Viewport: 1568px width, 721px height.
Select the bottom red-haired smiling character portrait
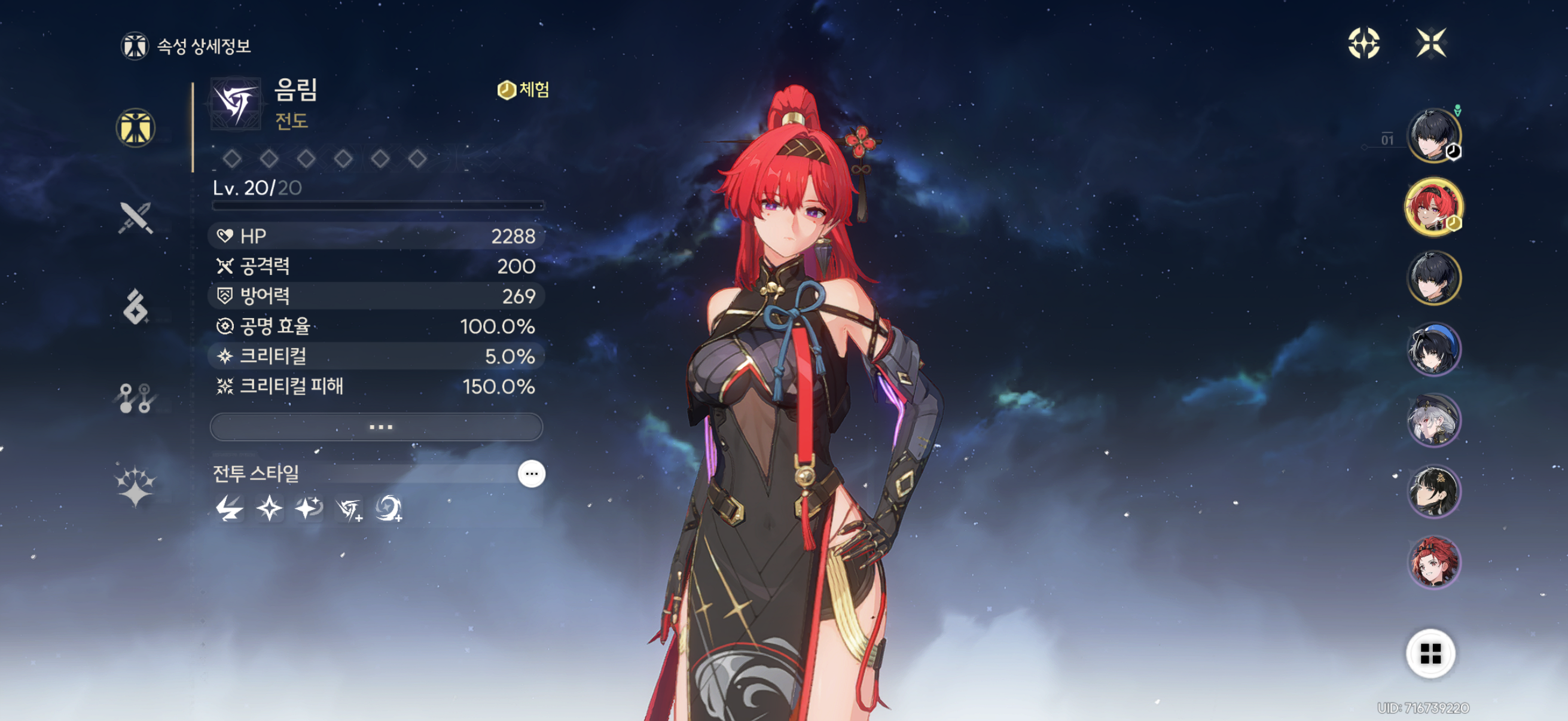click(1433, 562)
